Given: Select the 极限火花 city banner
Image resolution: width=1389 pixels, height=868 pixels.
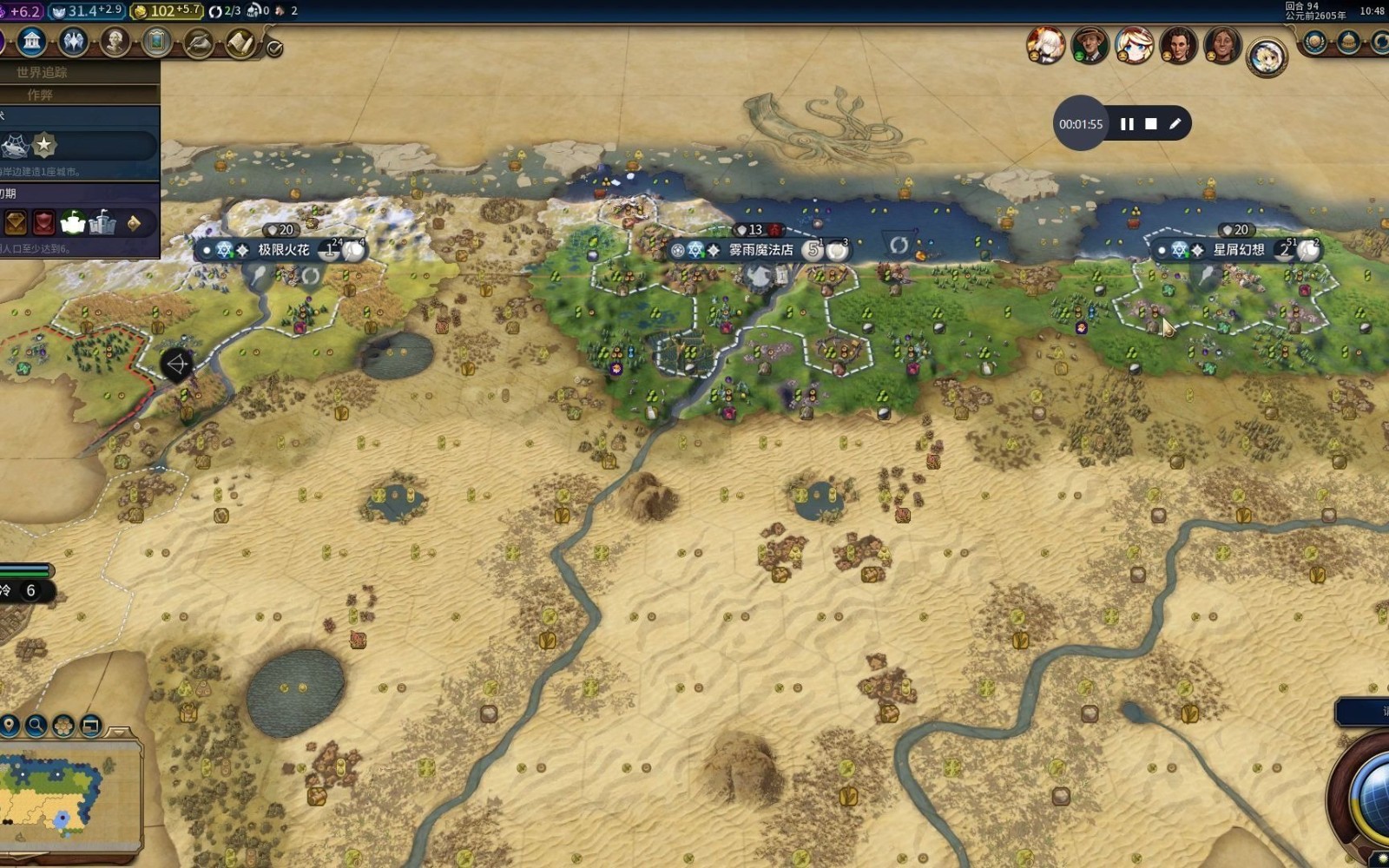Looking at the screenshot, I should click(284, 250).
